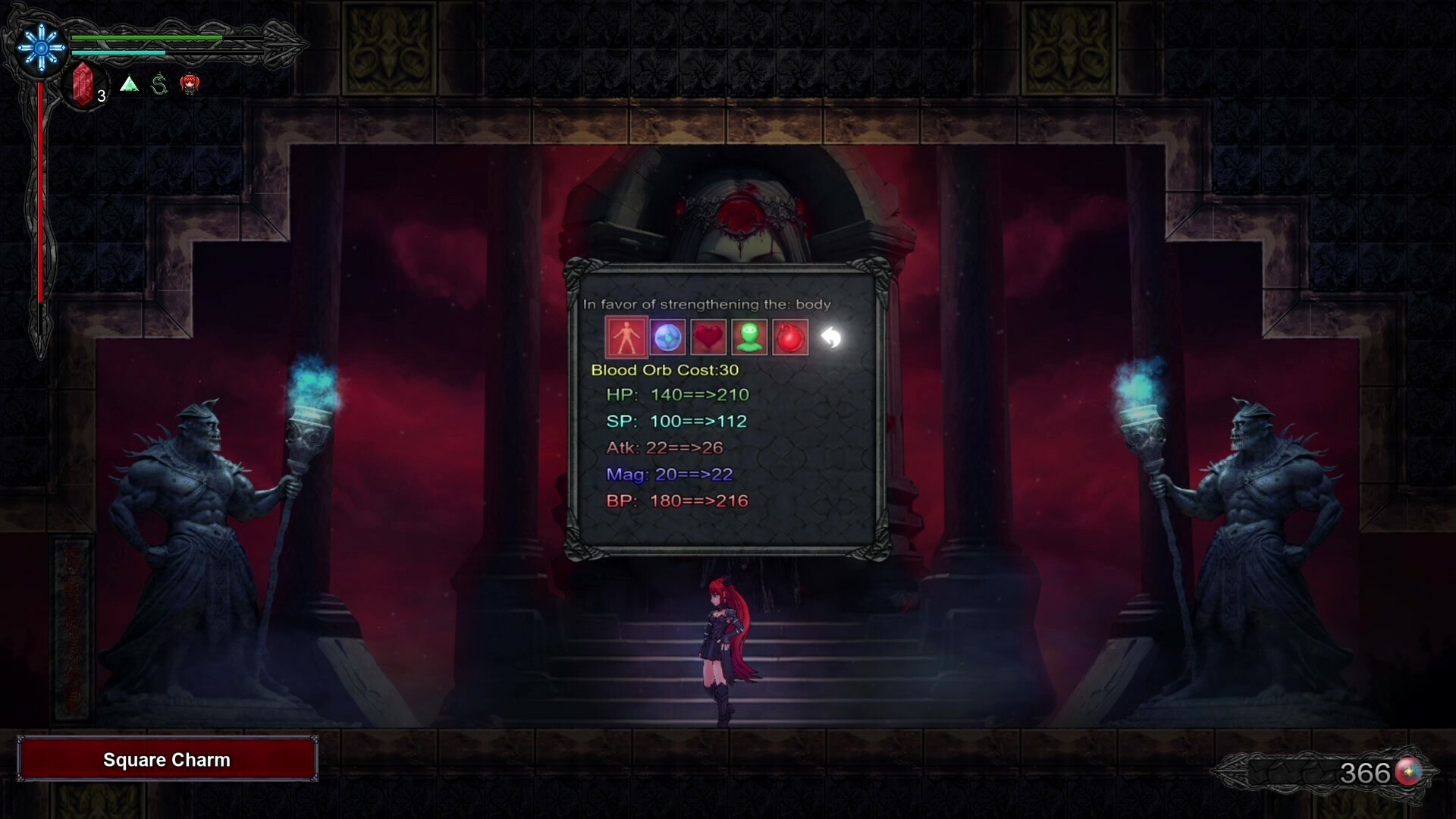Click the red blood crystal icon showing 3
The height and width of the screenshot is (819, 1456).
point(83,83)
